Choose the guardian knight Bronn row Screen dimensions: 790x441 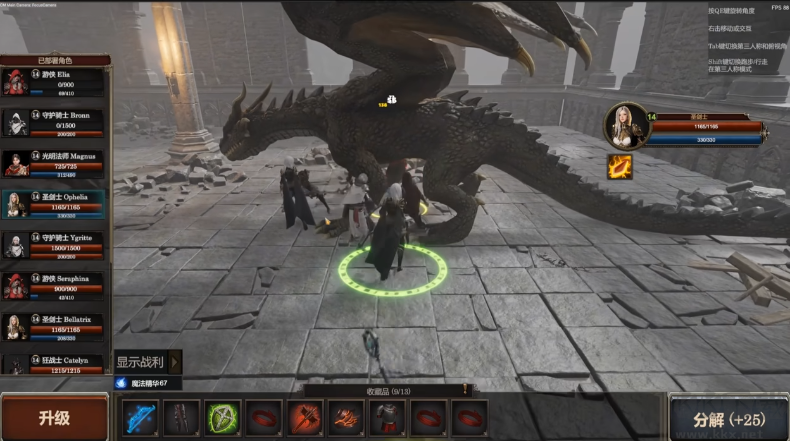click(55, 123)
